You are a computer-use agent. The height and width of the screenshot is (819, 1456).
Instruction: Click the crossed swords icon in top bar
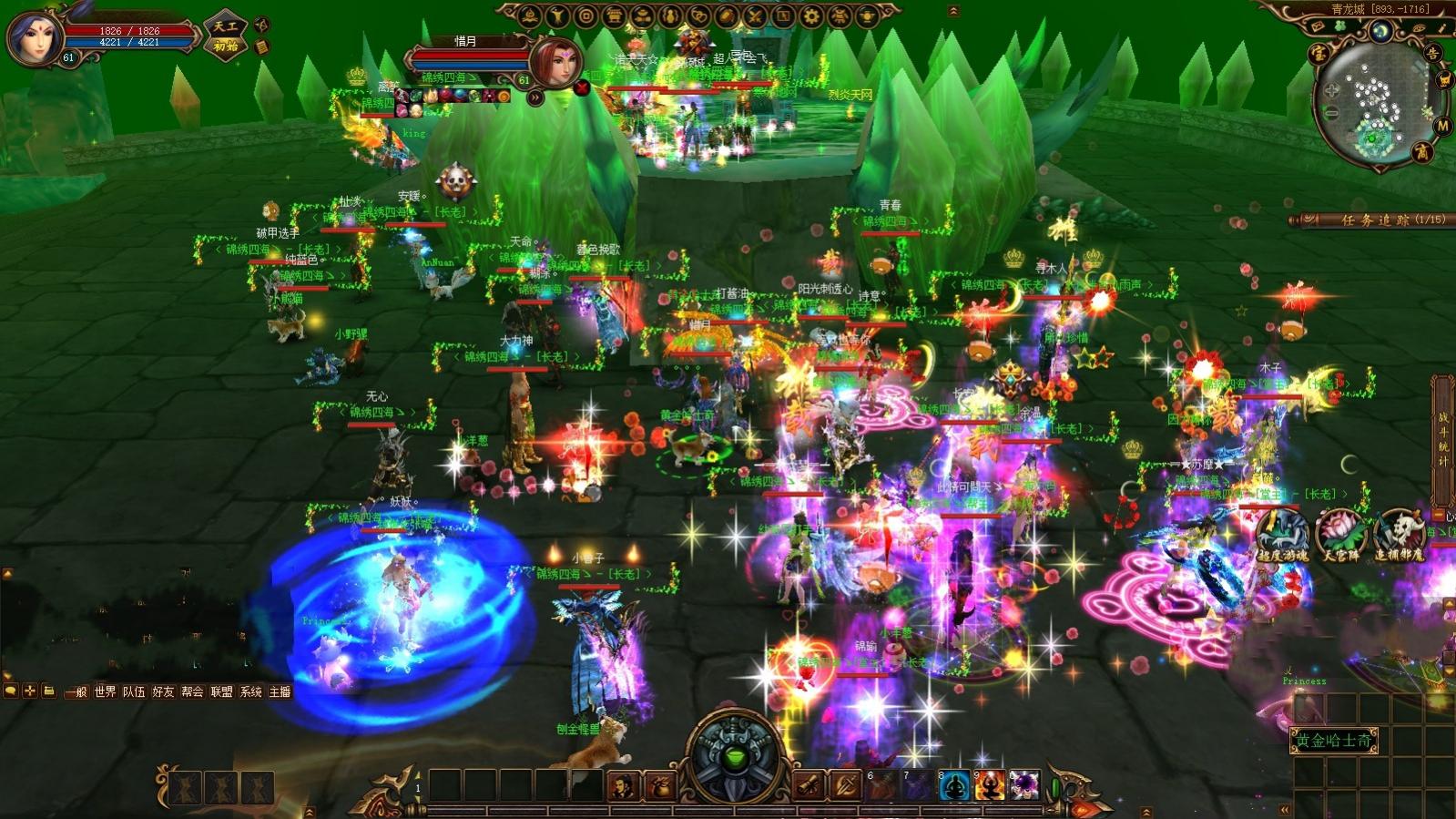pyautogui.click(x=755, y=15)
